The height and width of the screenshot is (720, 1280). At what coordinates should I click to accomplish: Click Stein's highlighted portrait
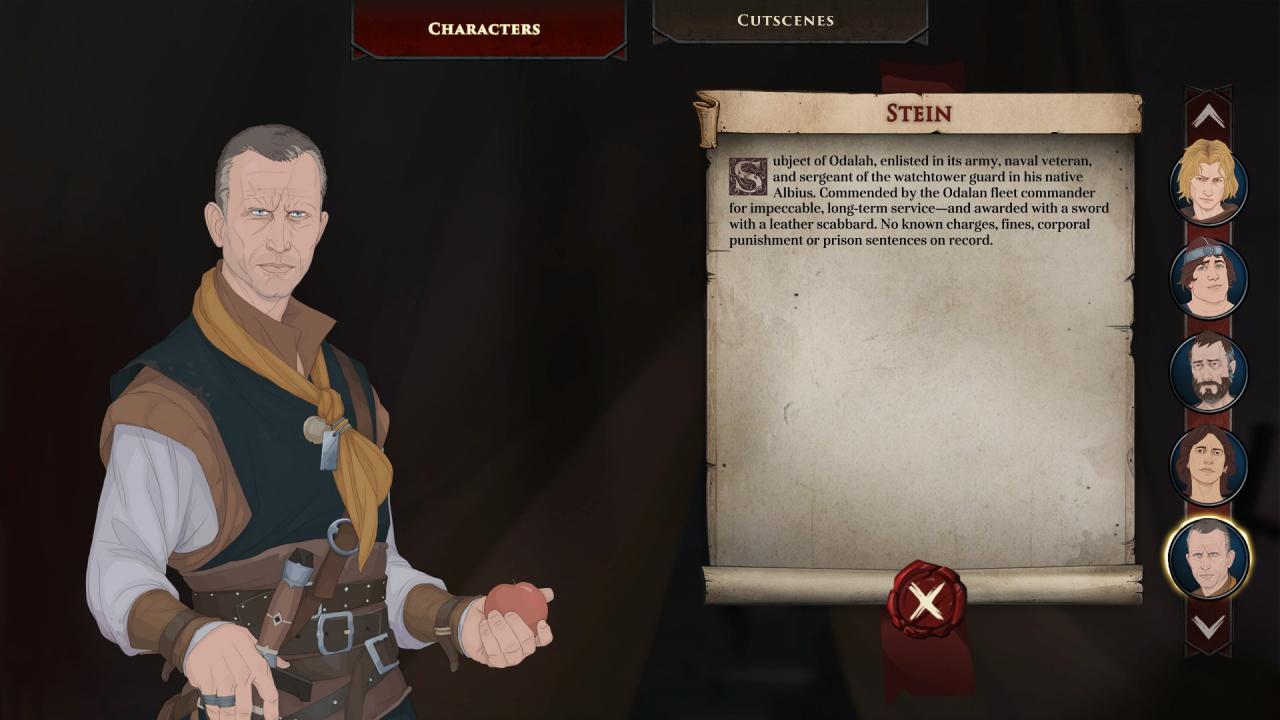(x=1208, y=558)
